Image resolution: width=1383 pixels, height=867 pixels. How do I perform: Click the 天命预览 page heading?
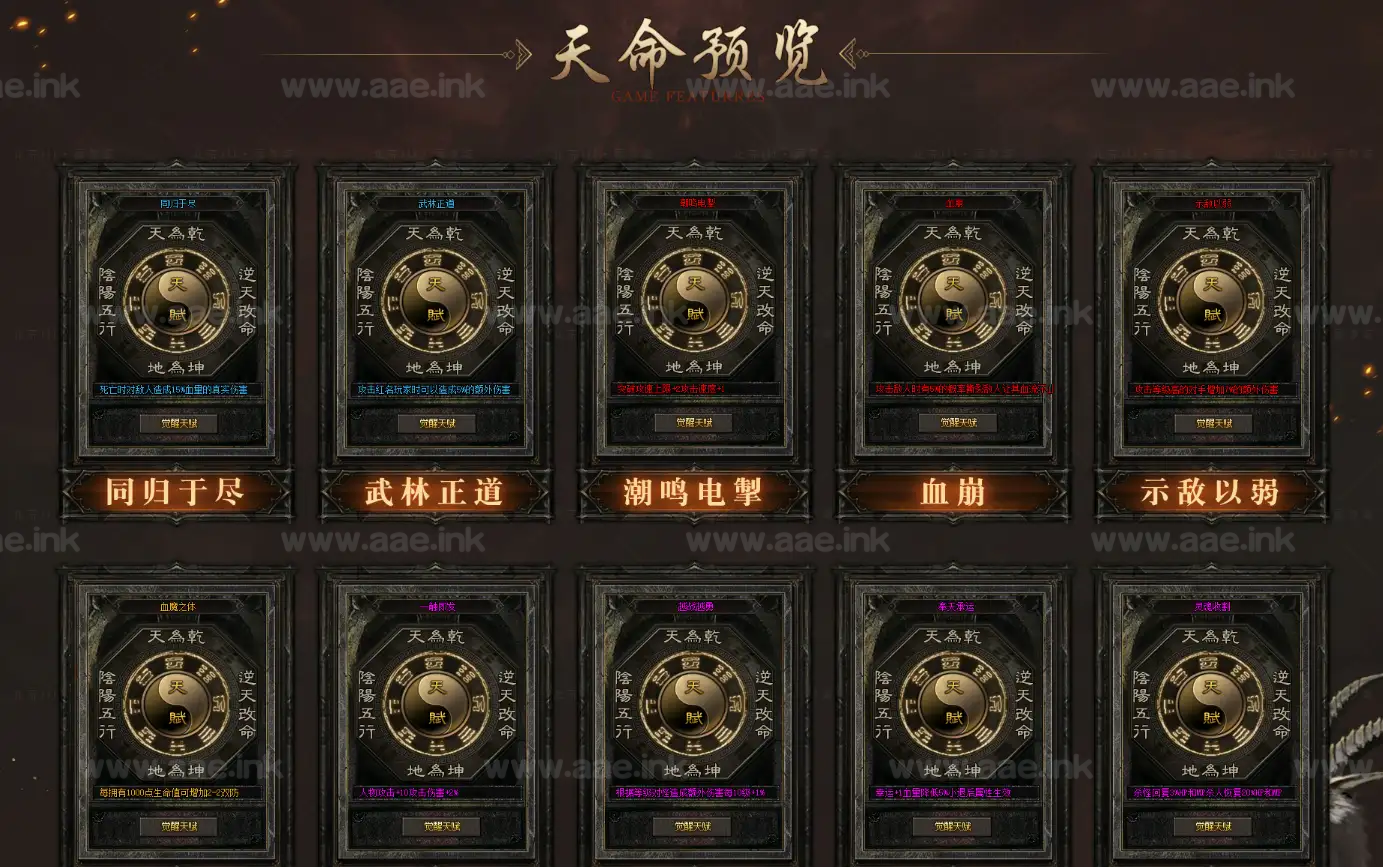[x=692, y=55]
